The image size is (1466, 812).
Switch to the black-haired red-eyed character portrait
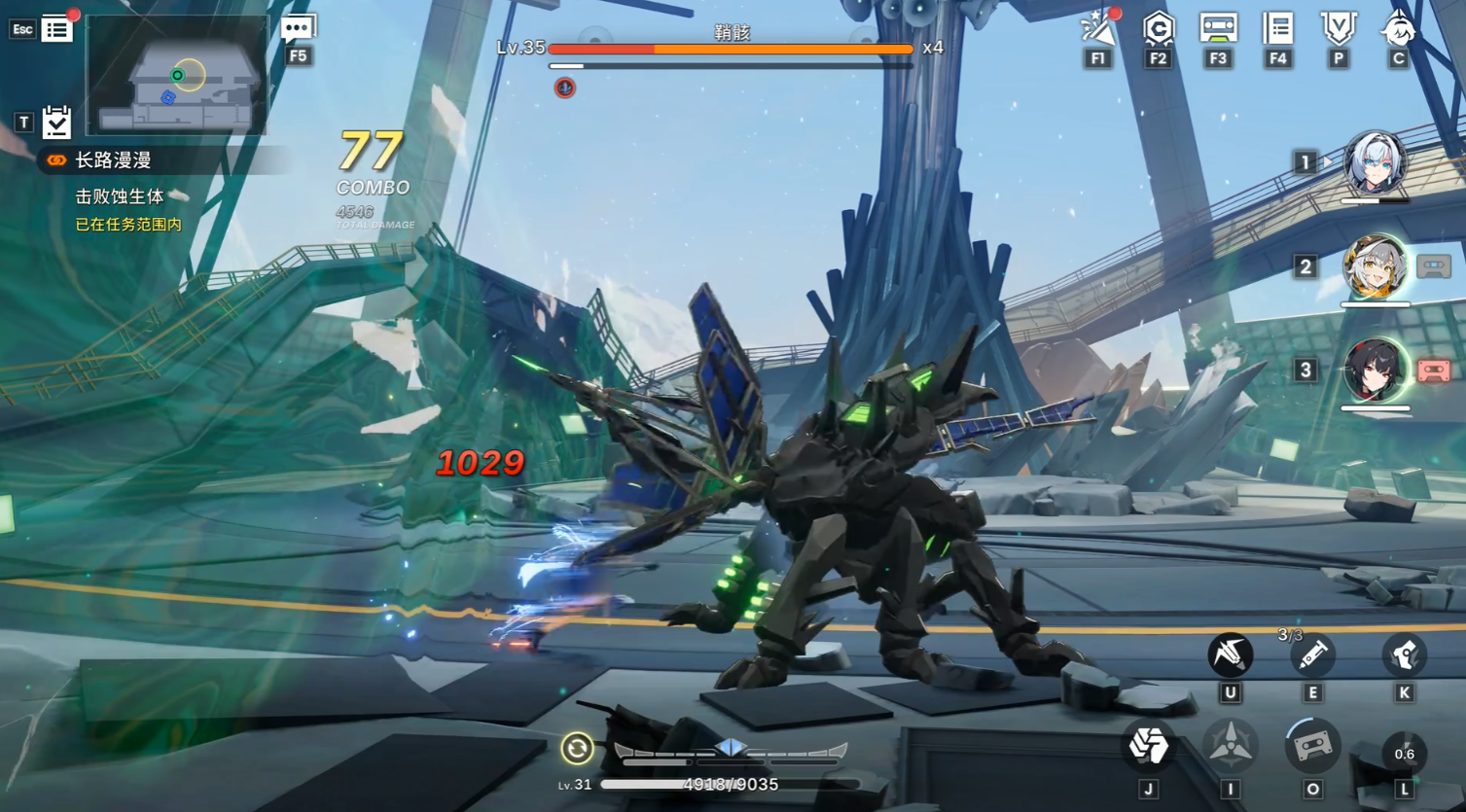(x=1374, y=371)
